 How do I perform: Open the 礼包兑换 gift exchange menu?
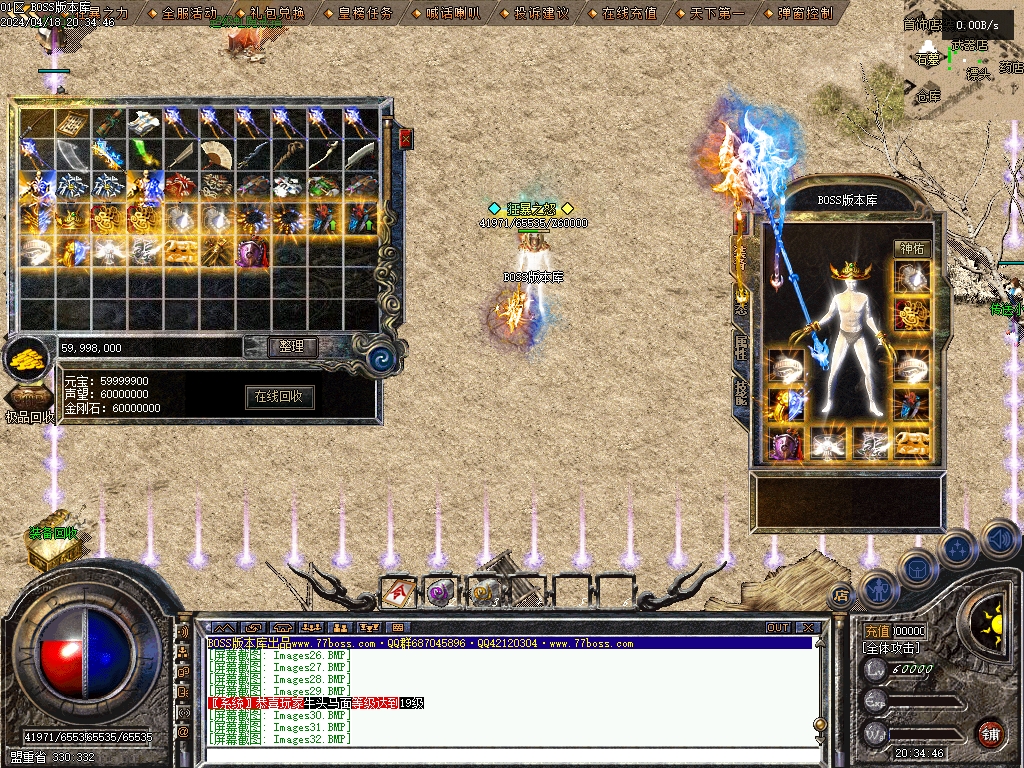(270, 13)
